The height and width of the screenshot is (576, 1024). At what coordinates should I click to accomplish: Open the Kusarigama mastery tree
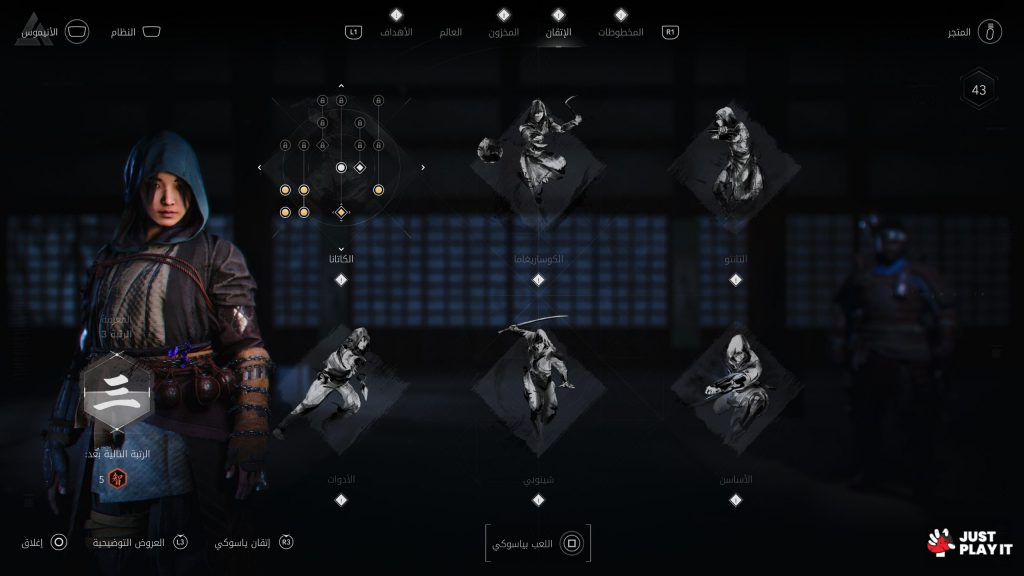coord(538,160)
